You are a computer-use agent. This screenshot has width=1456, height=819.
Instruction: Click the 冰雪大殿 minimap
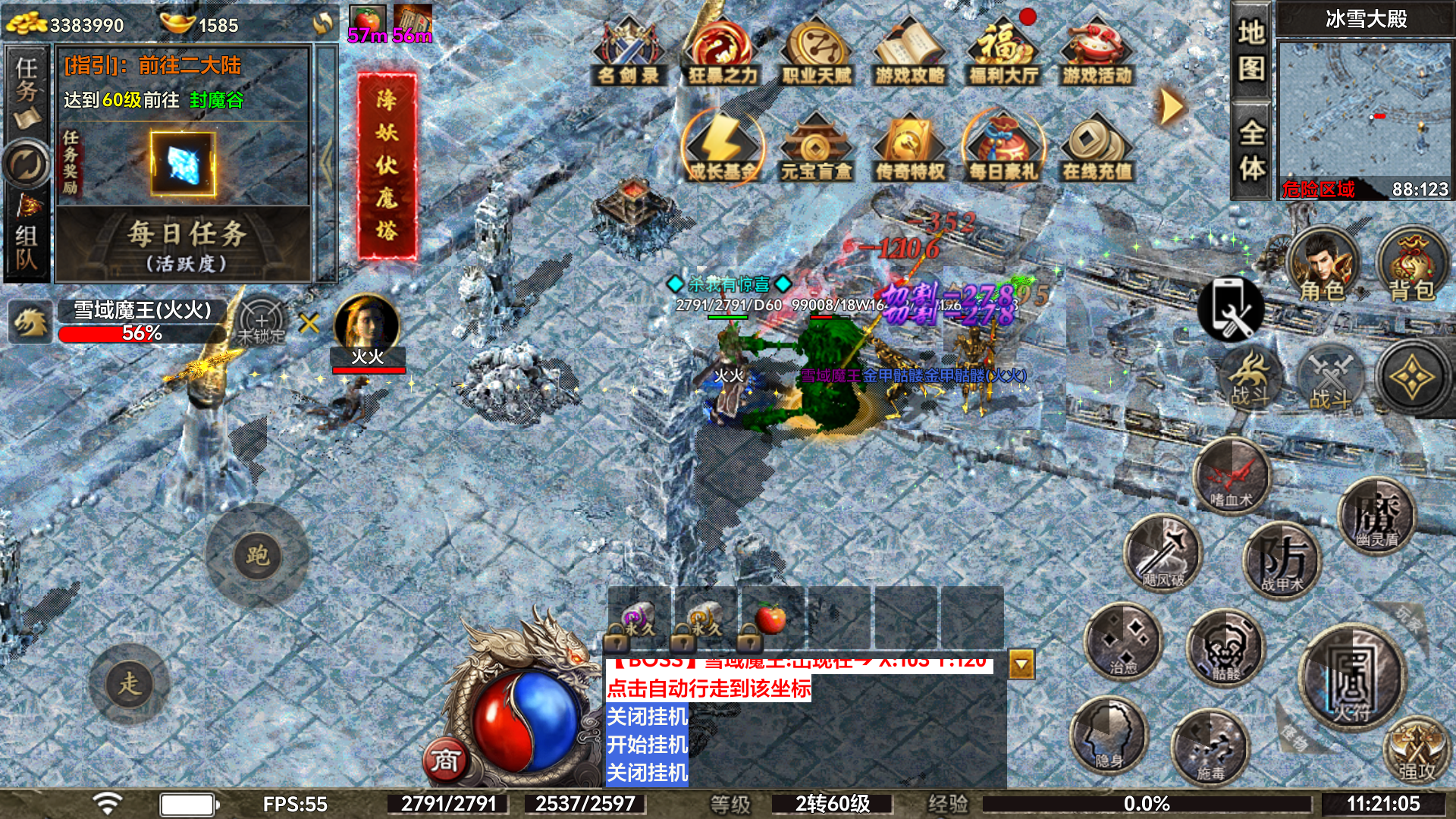point(1363,114)
